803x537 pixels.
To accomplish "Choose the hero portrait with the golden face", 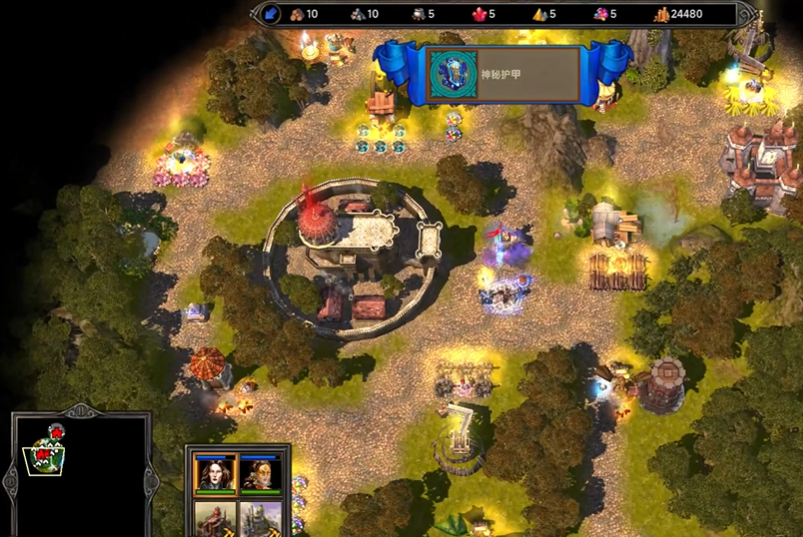I will click(262, 473).
